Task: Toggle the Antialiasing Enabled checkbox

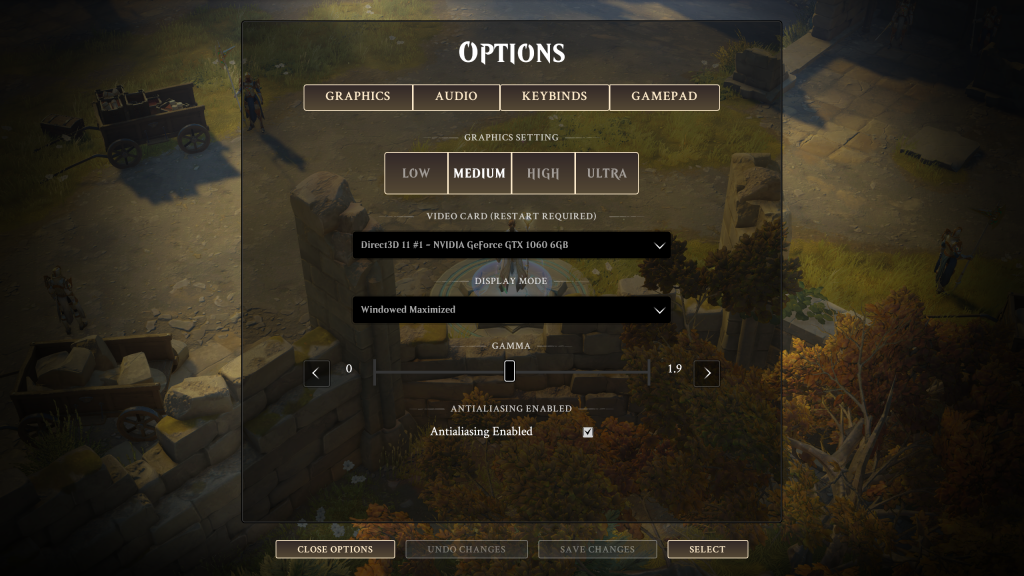Action: click(588, 432)
